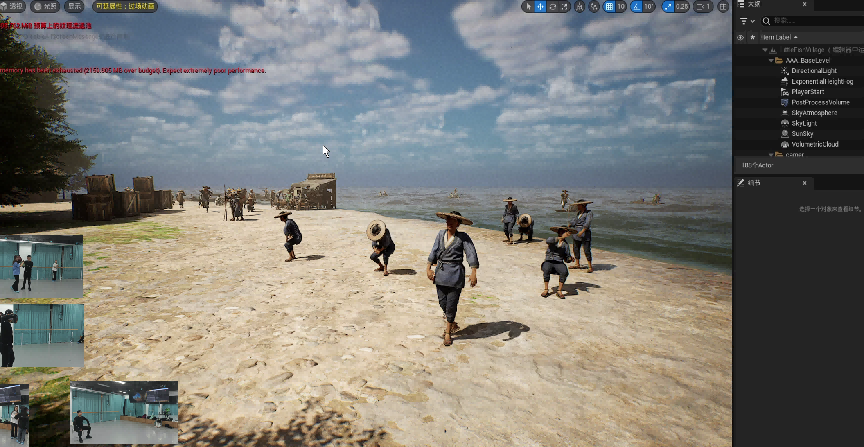Open the perspective viewport mode button
Viewport: 864px width, 447px height.
(x=14, y=6)
